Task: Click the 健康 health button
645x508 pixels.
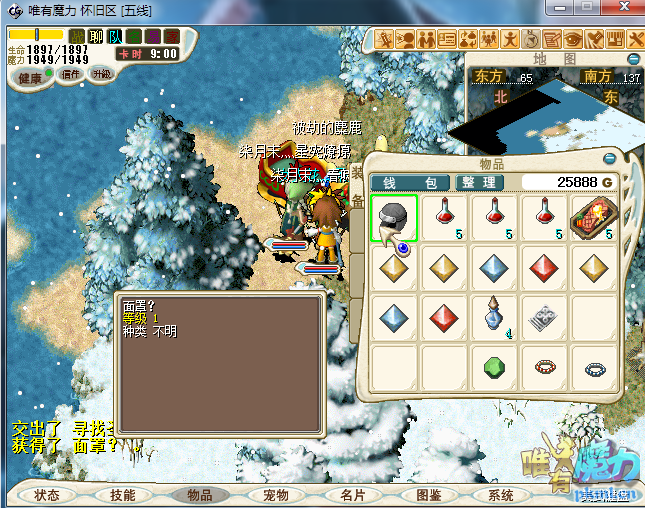Action: [30, 78]
